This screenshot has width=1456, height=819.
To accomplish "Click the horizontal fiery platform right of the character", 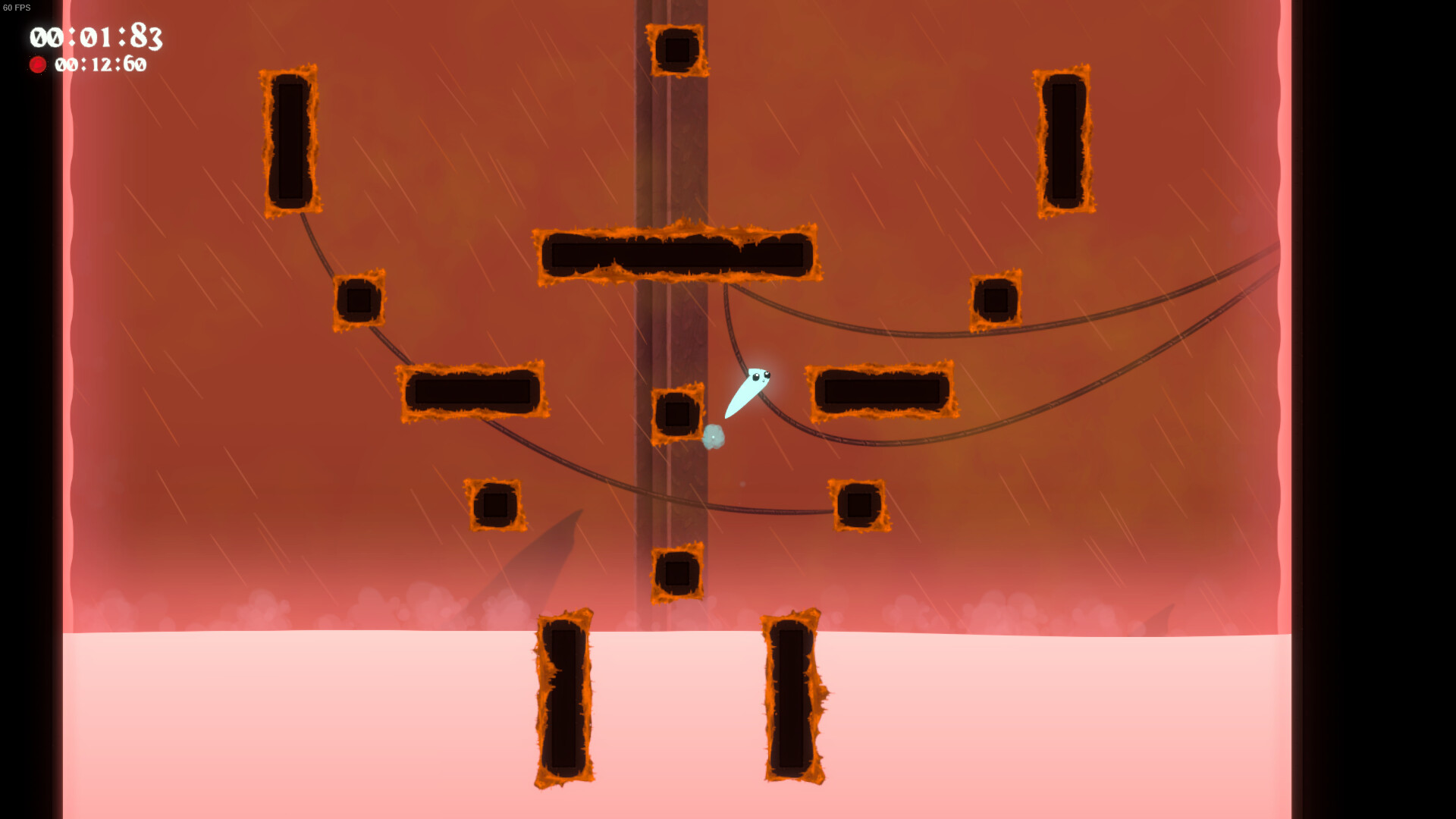I will pyautogui.click(x=881, y=389).
